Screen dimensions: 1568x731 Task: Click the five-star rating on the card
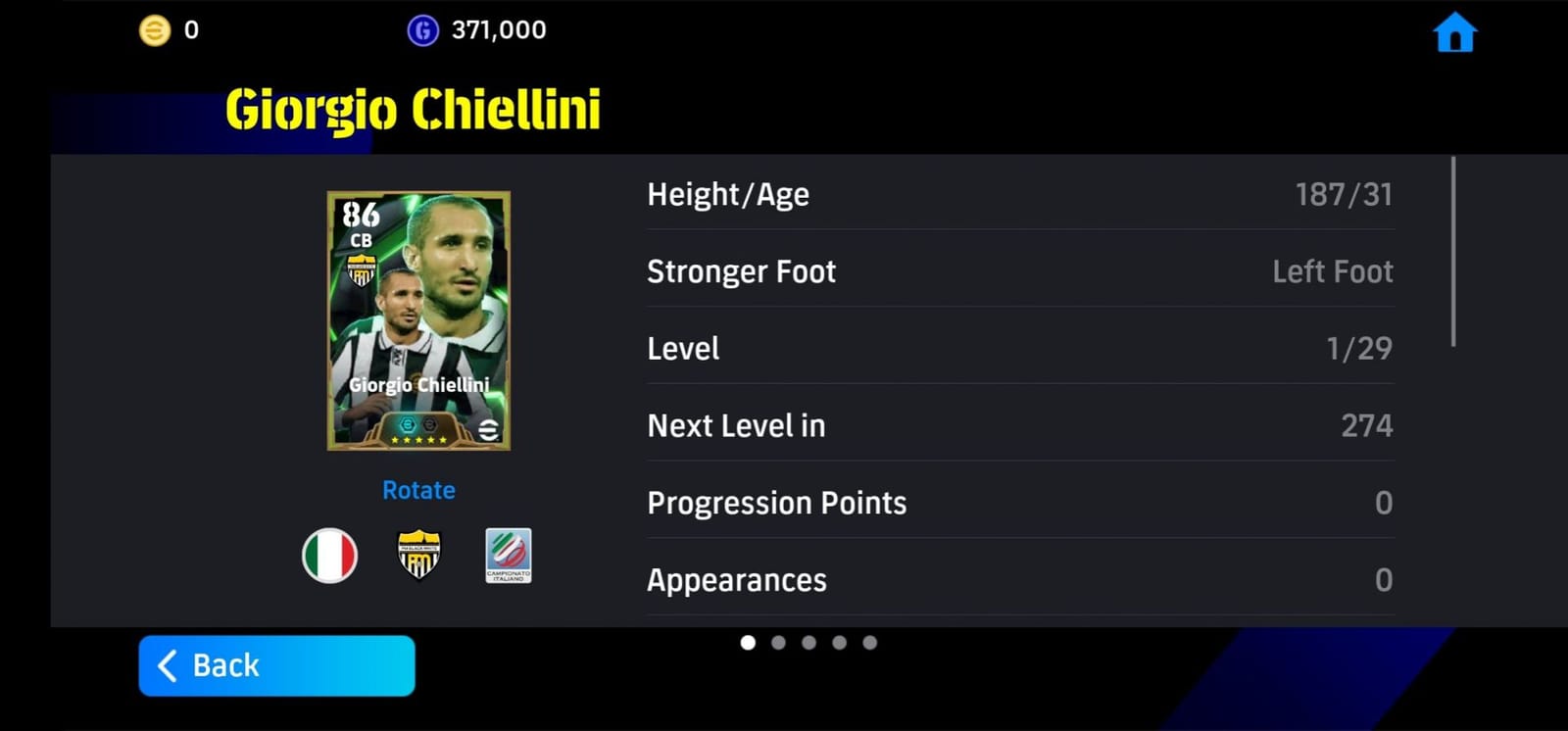click(x=418, y=440)
